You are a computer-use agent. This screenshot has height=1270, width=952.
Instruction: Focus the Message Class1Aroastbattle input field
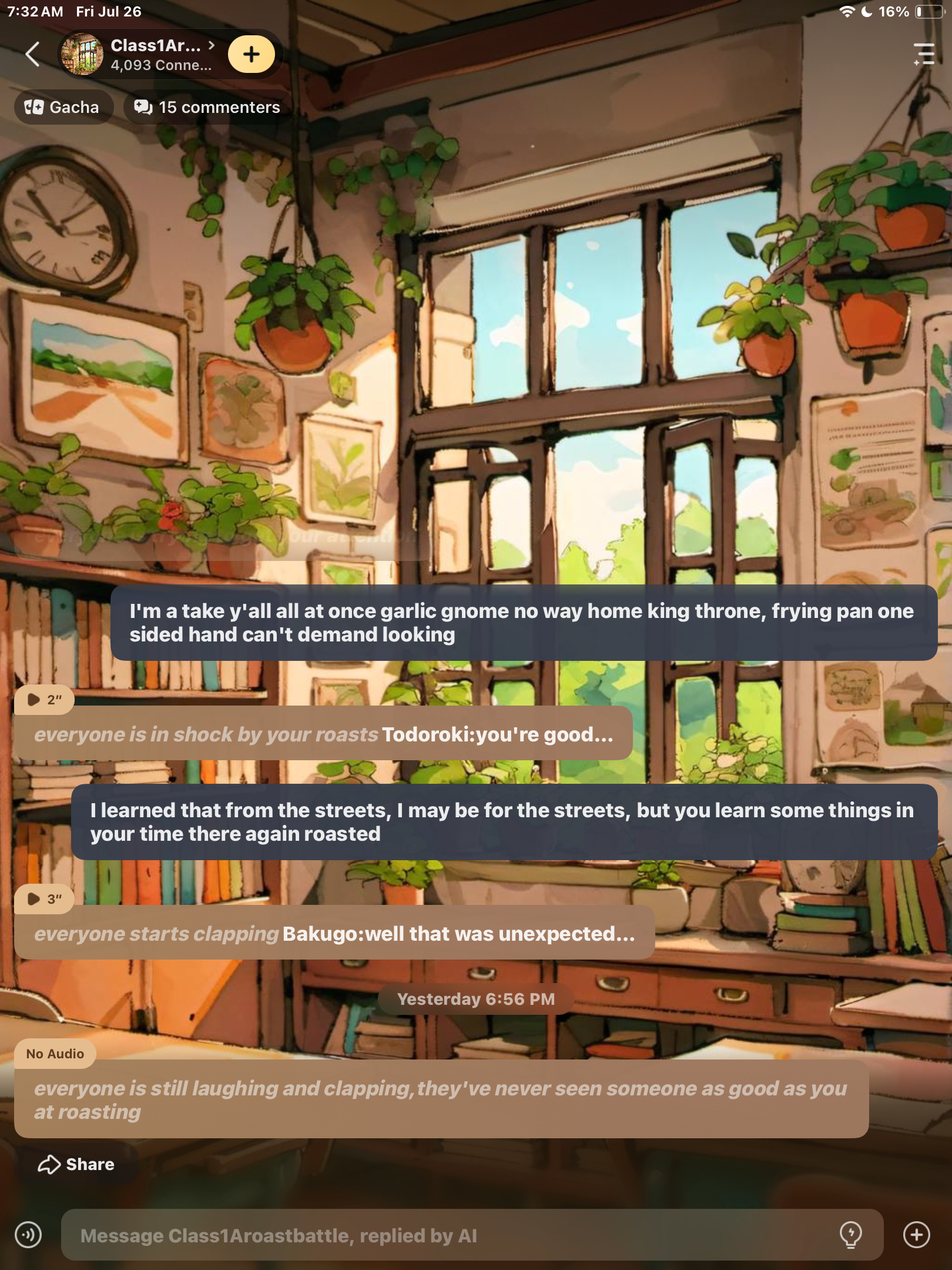[447, 1235]
